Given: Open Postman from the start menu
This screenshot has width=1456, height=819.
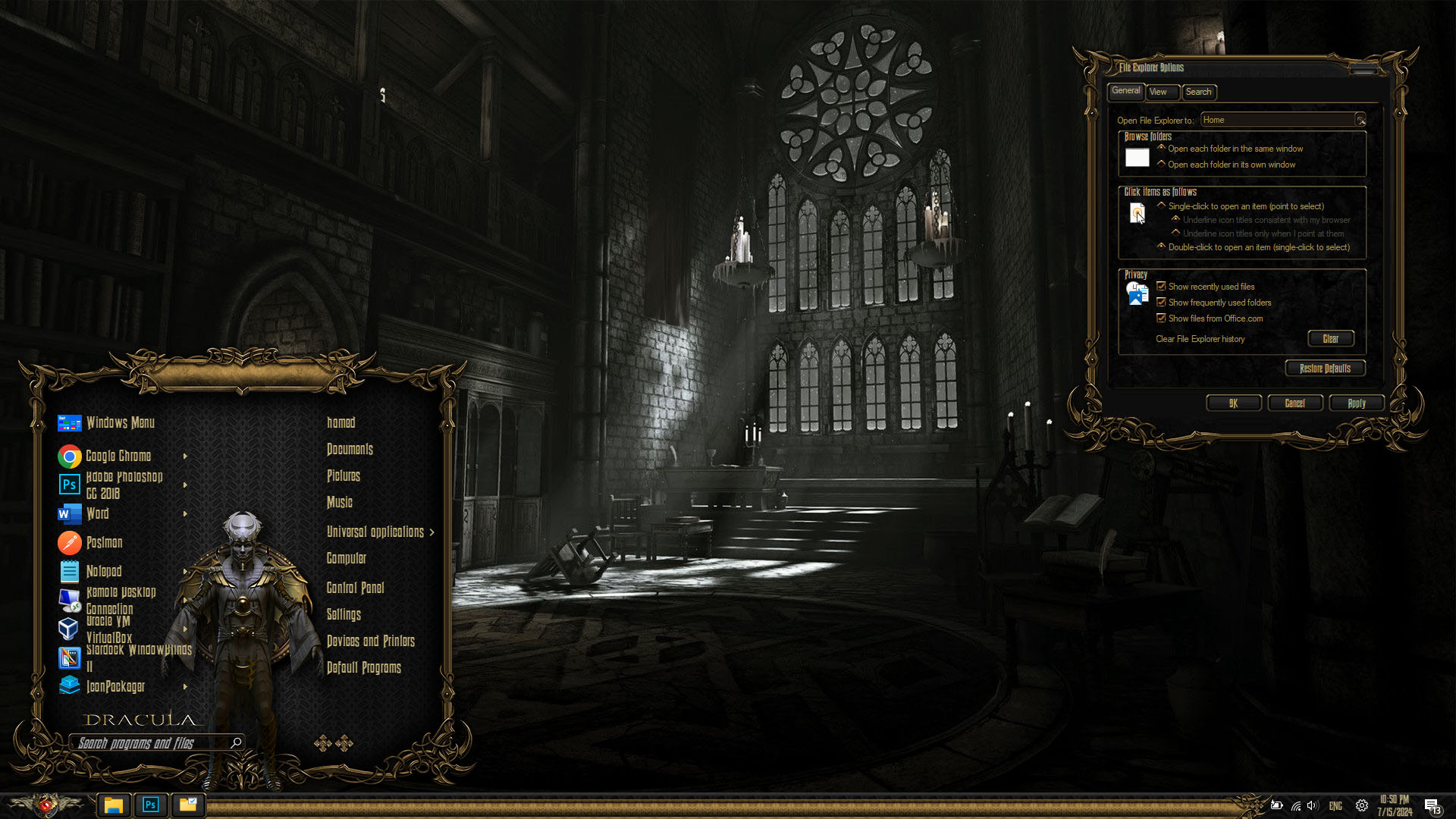Looking at the screenshot, I should click(104, 543).
